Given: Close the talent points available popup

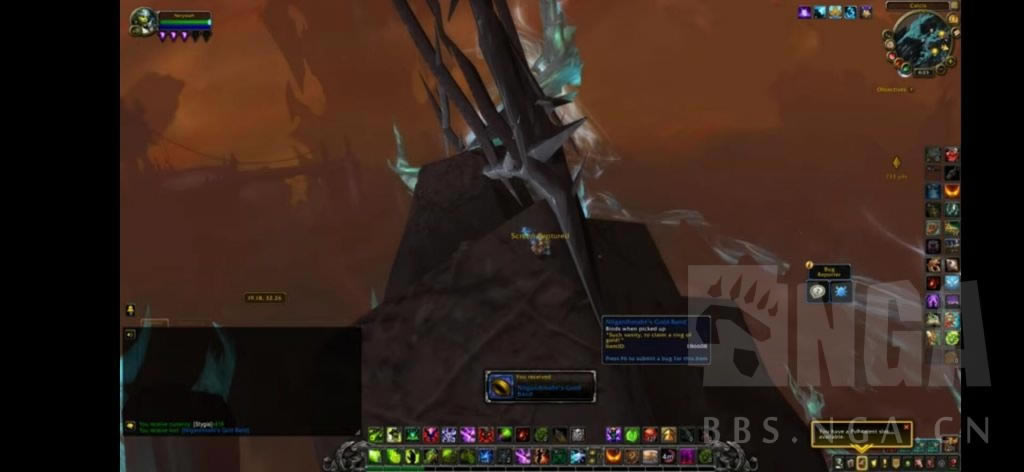Looking at the screenshot, I should pos(905,427).
